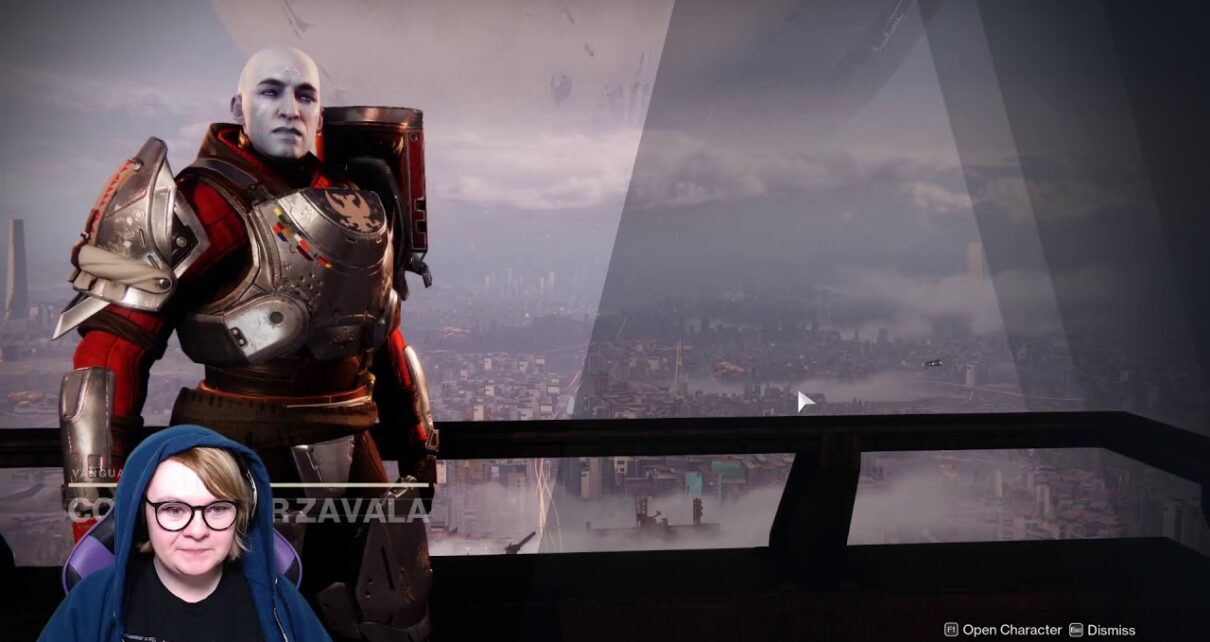Open Character from the footer bar
This screenshot has height=642, width=1210.
(1003, 630)
